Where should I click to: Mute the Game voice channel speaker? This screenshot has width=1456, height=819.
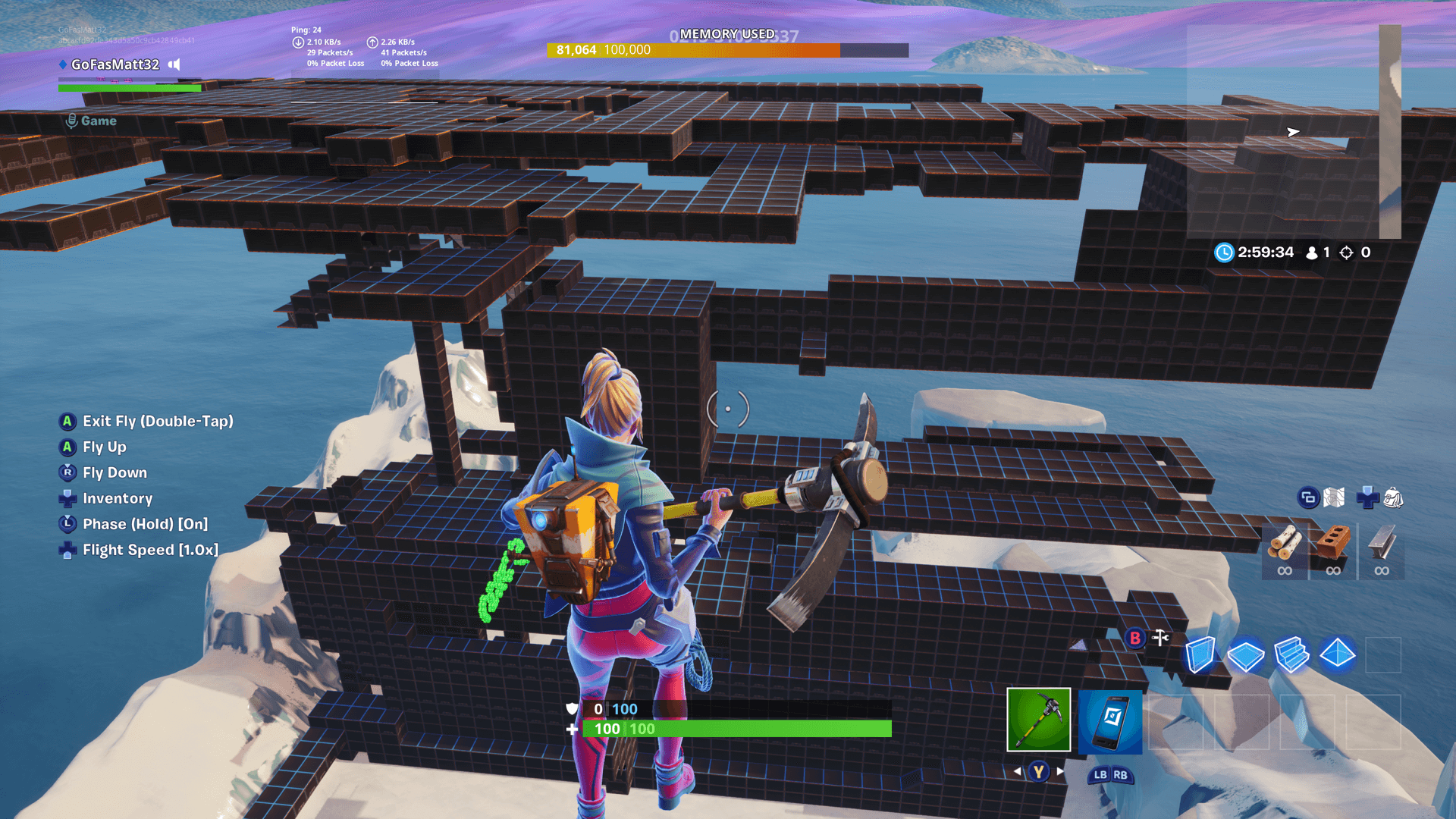point(173,64)
